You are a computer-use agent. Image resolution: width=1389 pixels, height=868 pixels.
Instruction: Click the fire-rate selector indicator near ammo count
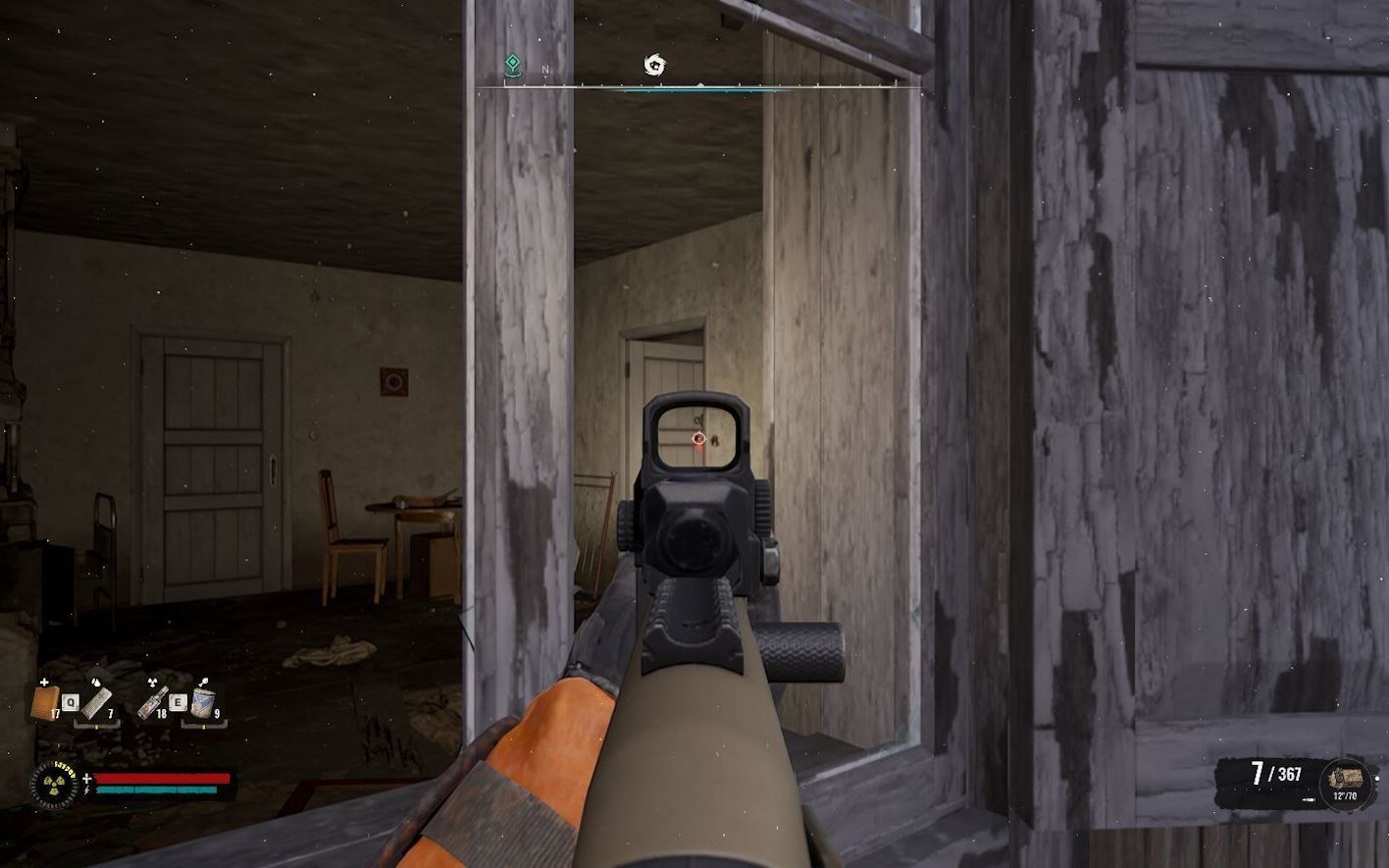(x=1309, y=798)
